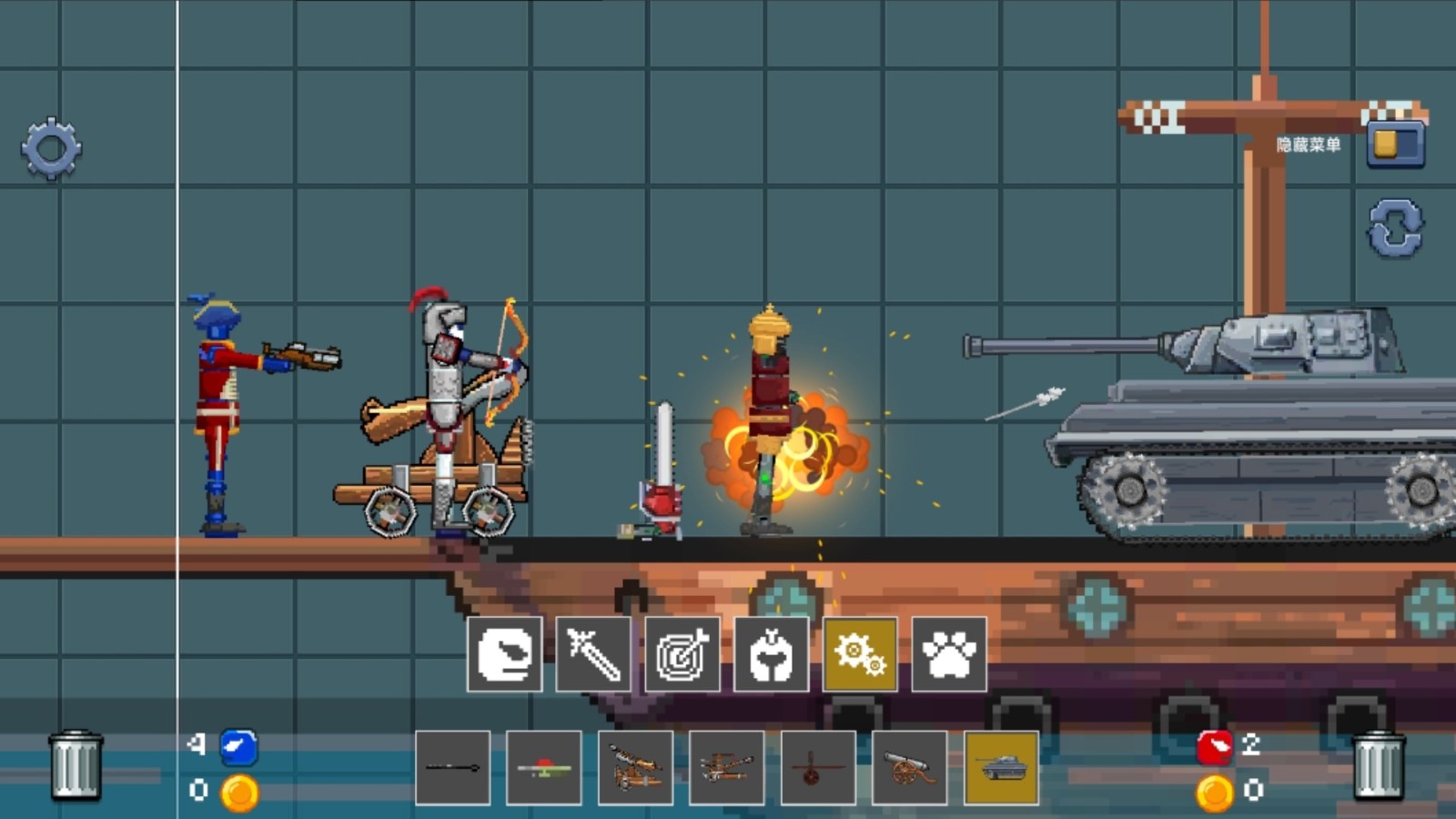Image resolution: width=1456 pixels, height=819 pixels.
Task: Hide the menu with the 隐藏菜单 button
Action: [x=1394, y=146]
